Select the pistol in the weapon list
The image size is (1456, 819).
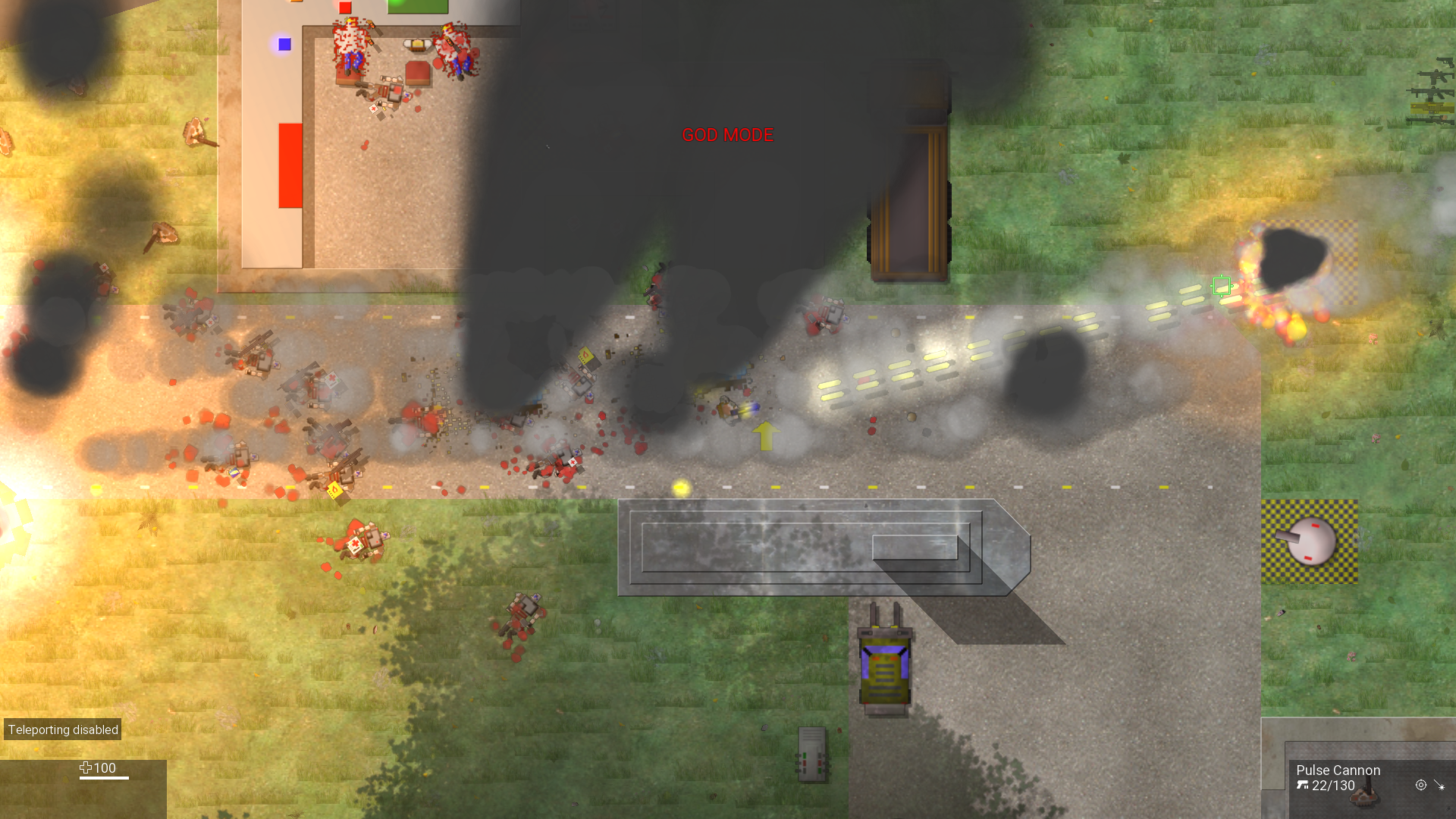click(x=1447, y=62)
